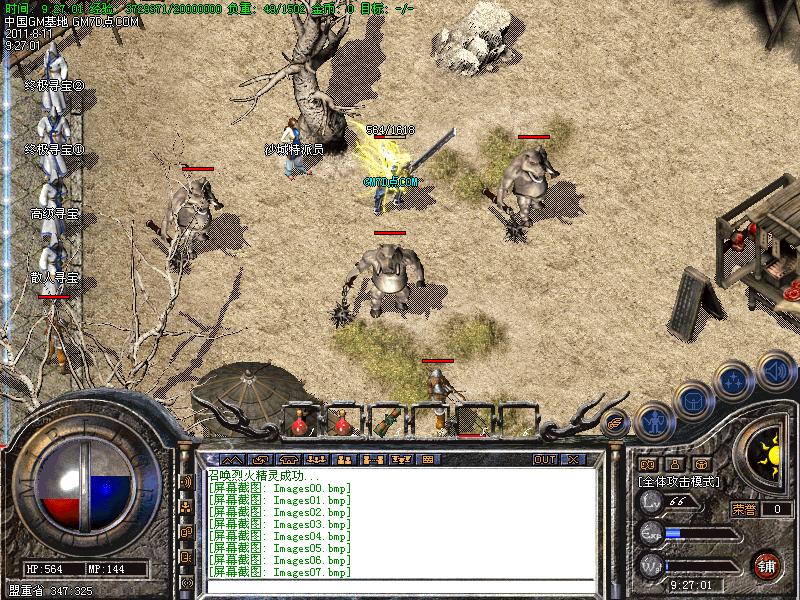Click the sun day-night indicator
This screenshot has width=800, height=600.
click(767, 451)
